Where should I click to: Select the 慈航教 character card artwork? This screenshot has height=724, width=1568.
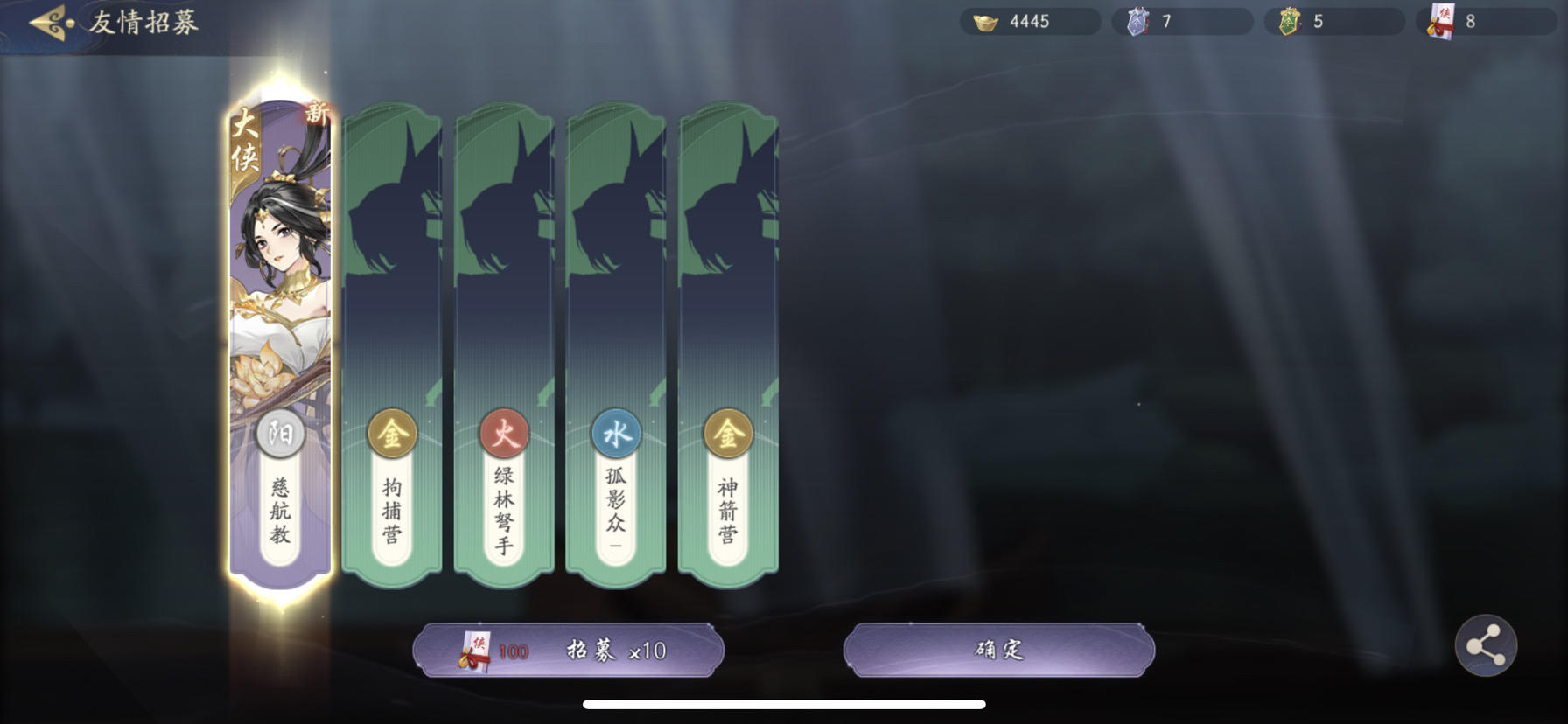pos(279,280)
